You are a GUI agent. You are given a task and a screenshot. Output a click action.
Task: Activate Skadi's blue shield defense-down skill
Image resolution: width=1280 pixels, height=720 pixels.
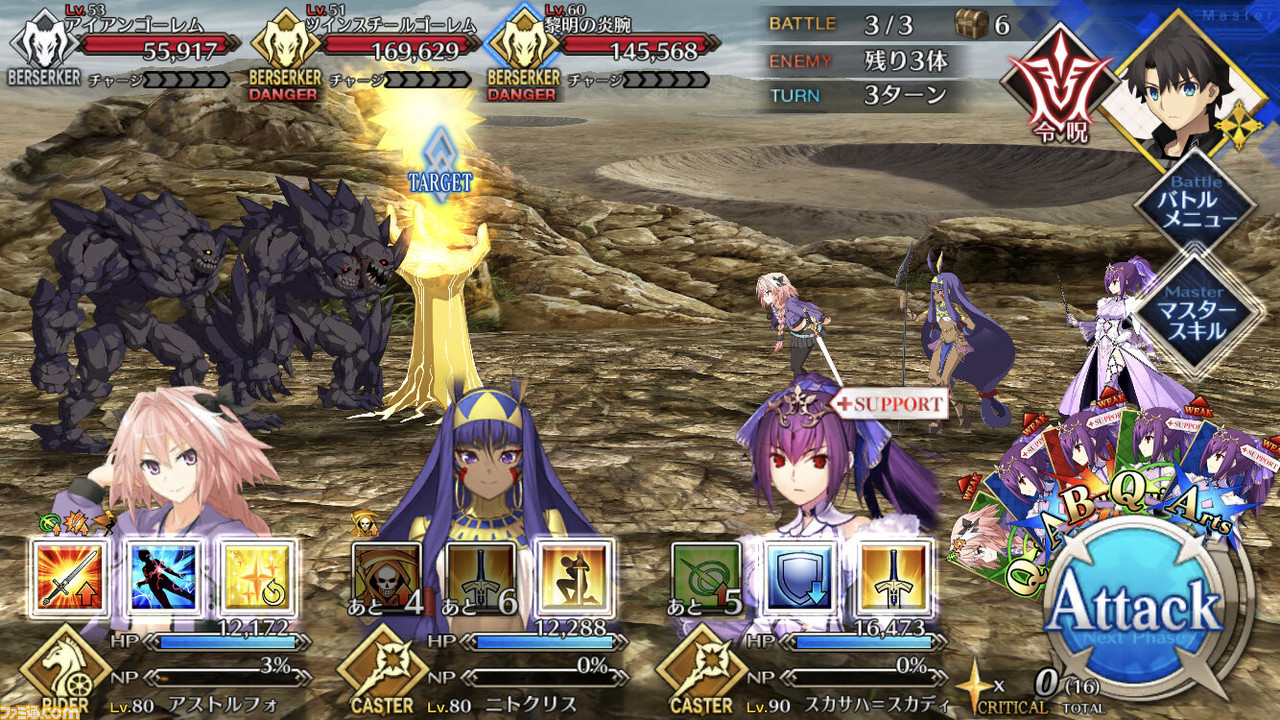(799, 577)
